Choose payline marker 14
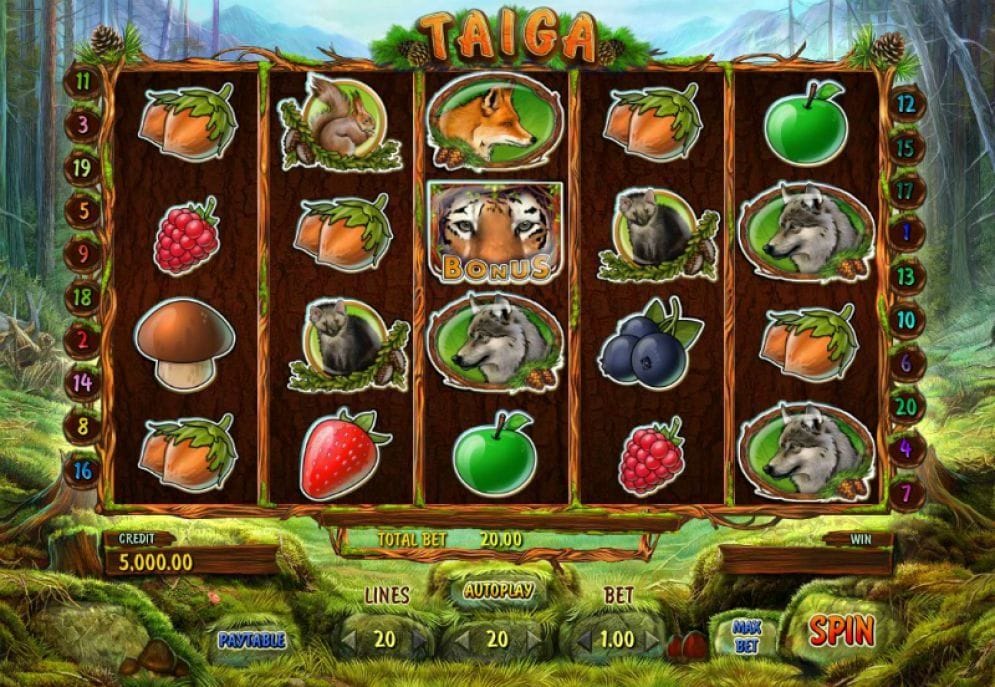The image size is (995, 687). point(84,381)
